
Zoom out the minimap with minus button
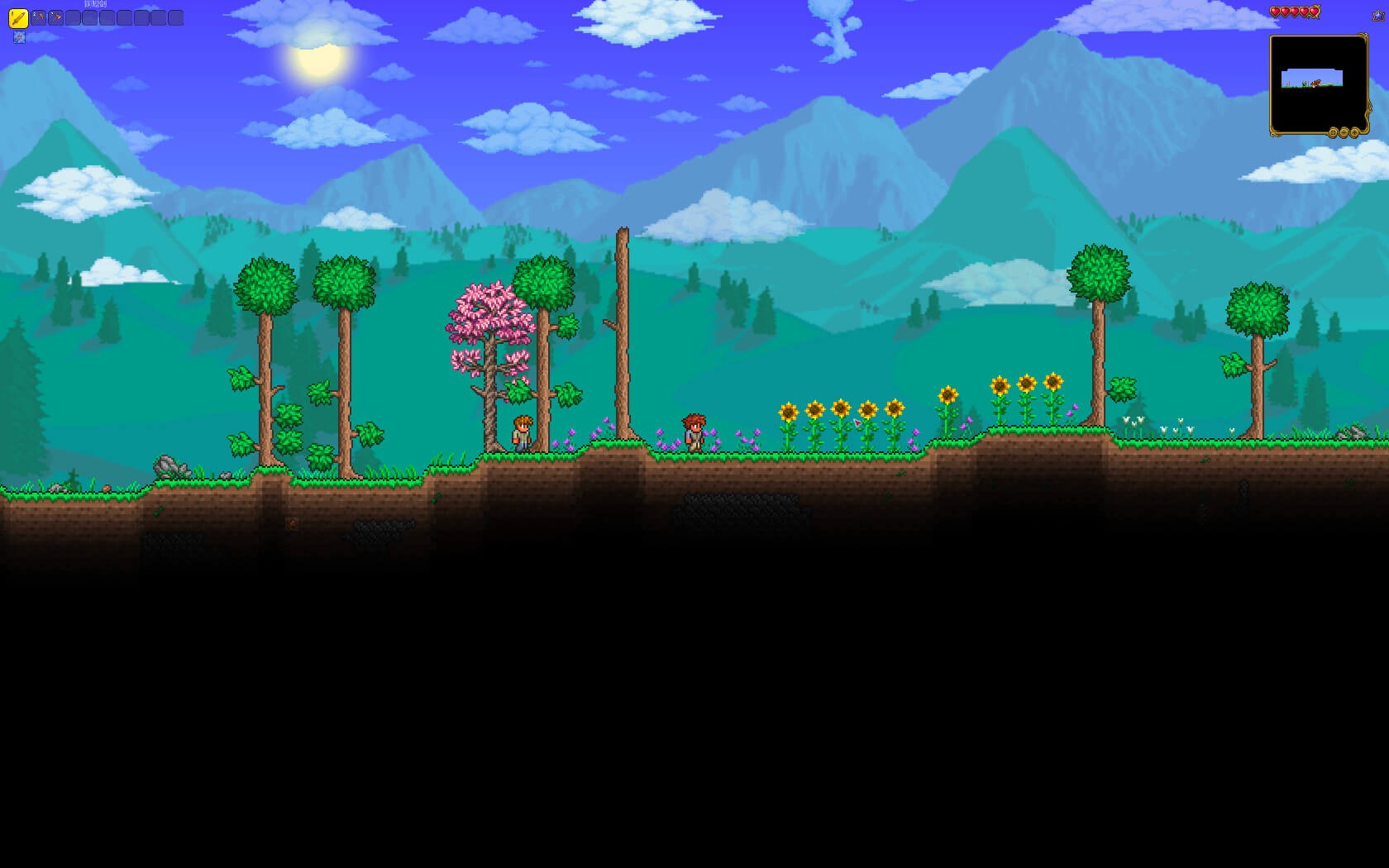[x=1344, y=132]
